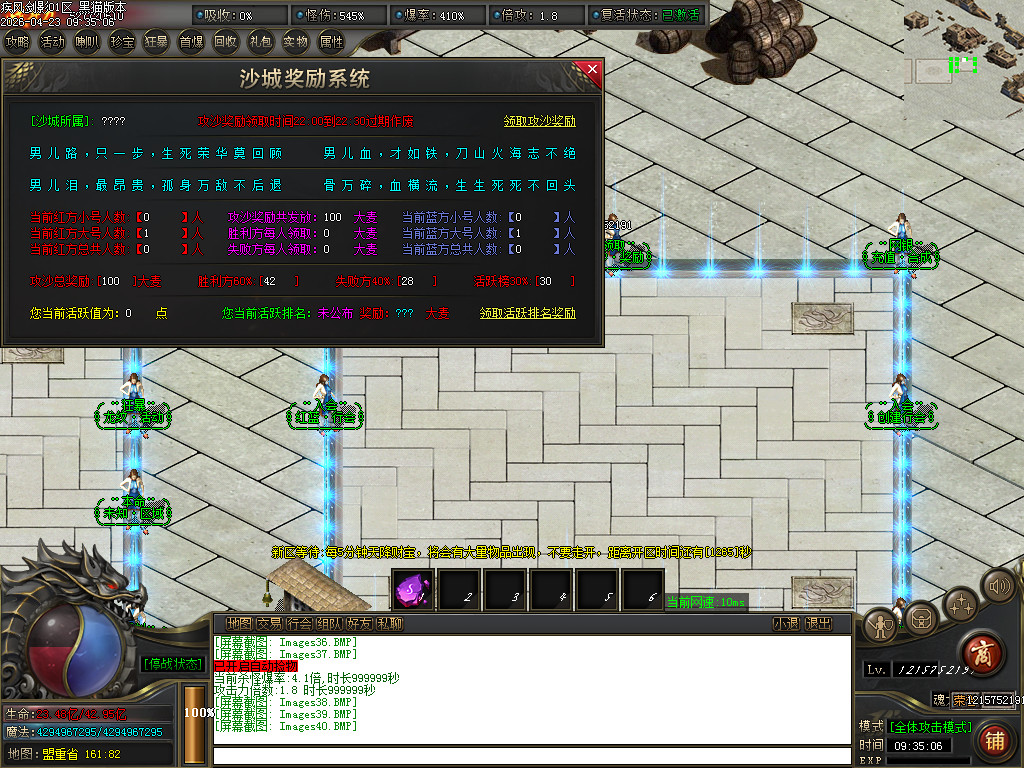
Task: Claim the siege reward via 领取攻沙奖励
Action: click(x=539, y=121)
